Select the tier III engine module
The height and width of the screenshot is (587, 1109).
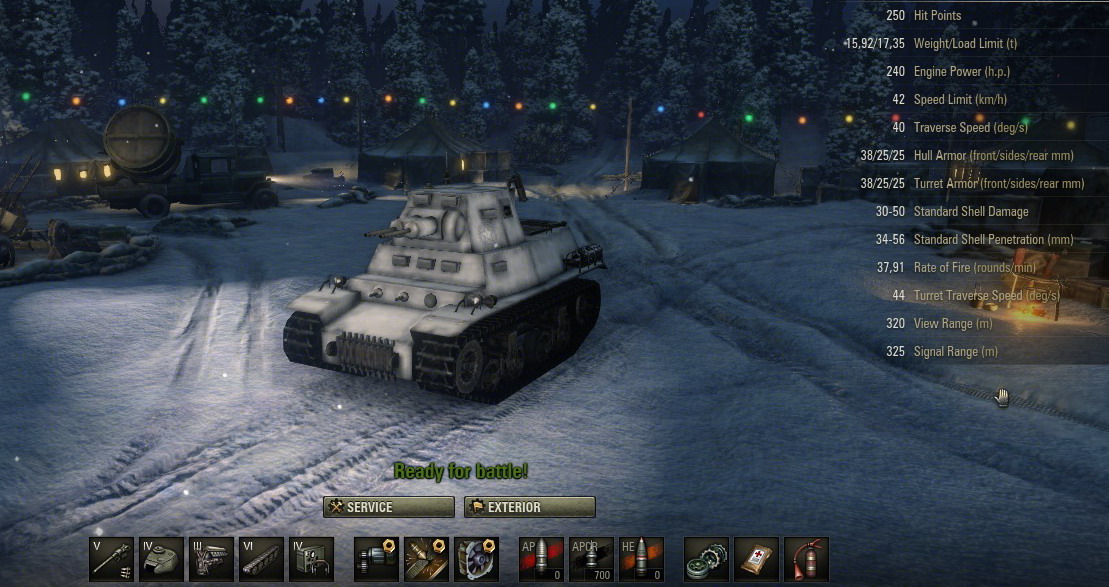tap(211, 559)
